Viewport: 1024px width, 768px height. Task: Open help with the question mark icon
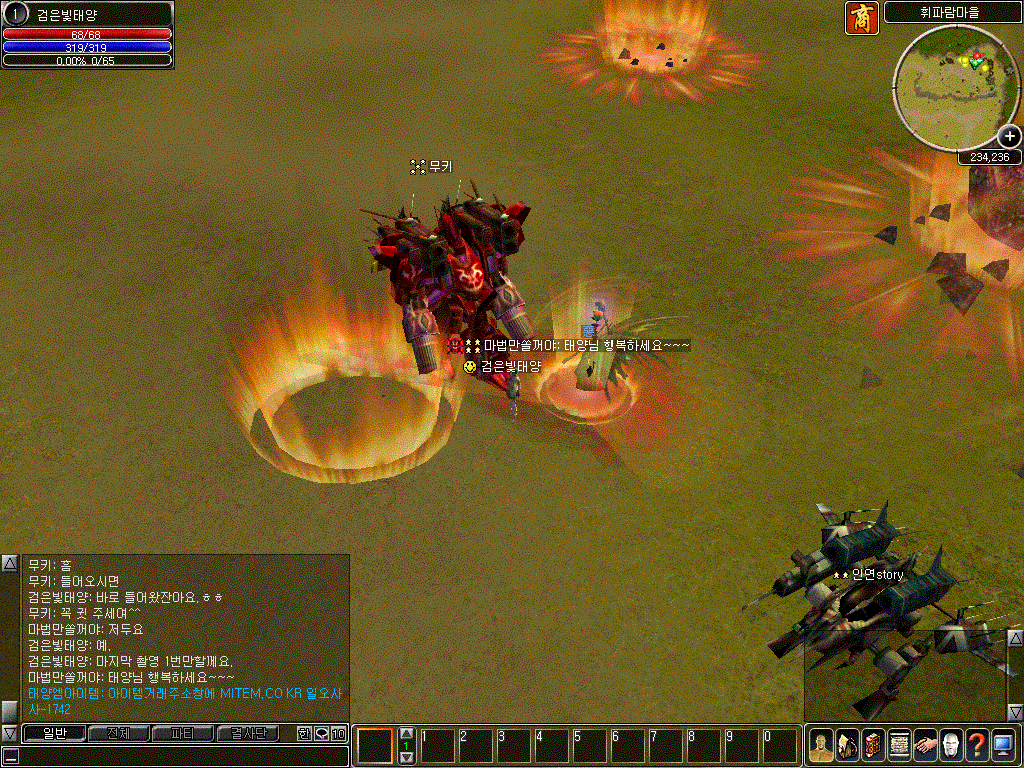click(977, 745)
